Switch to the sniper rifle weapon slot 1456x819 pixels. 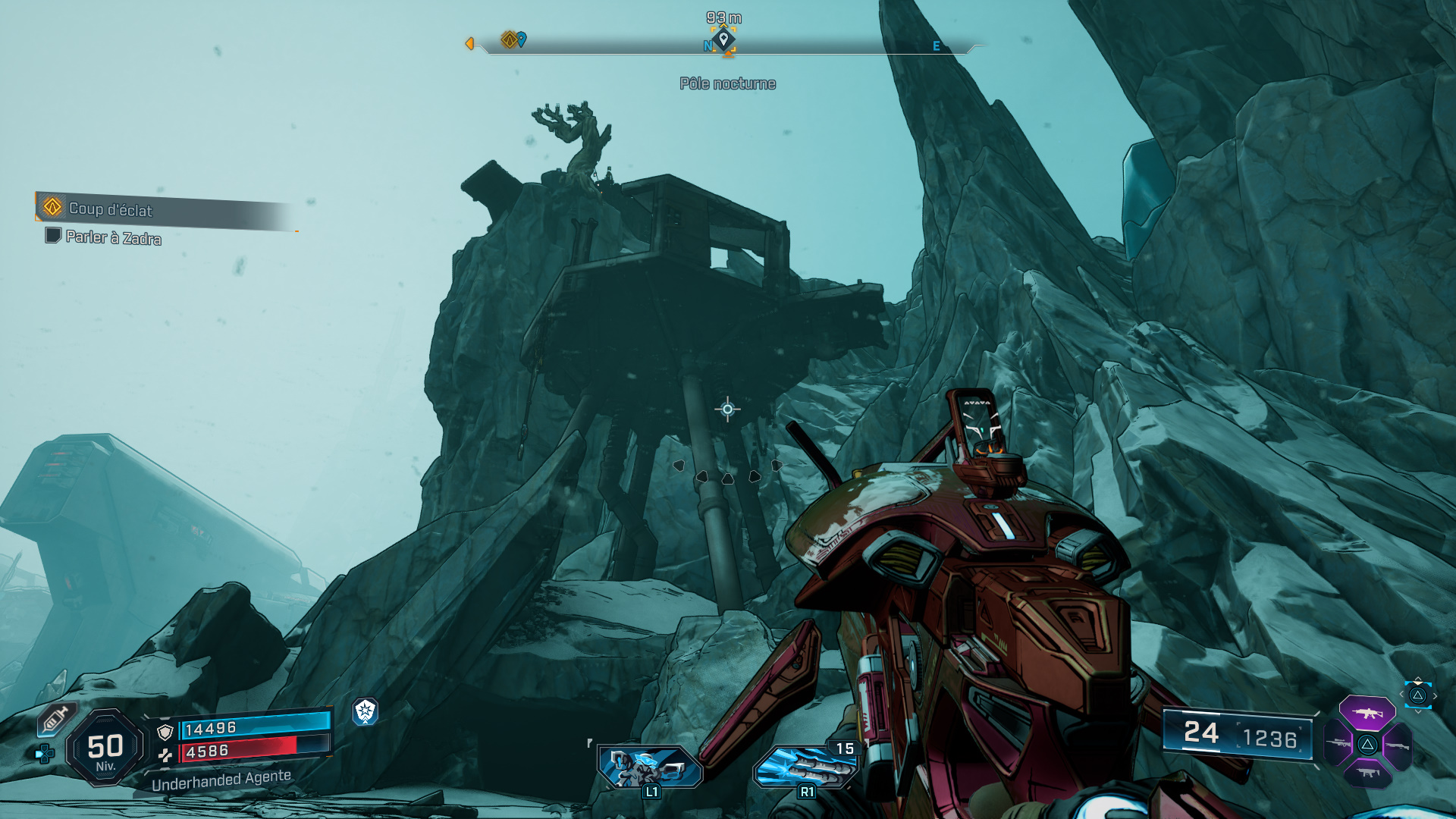[x=1338, y=744]
